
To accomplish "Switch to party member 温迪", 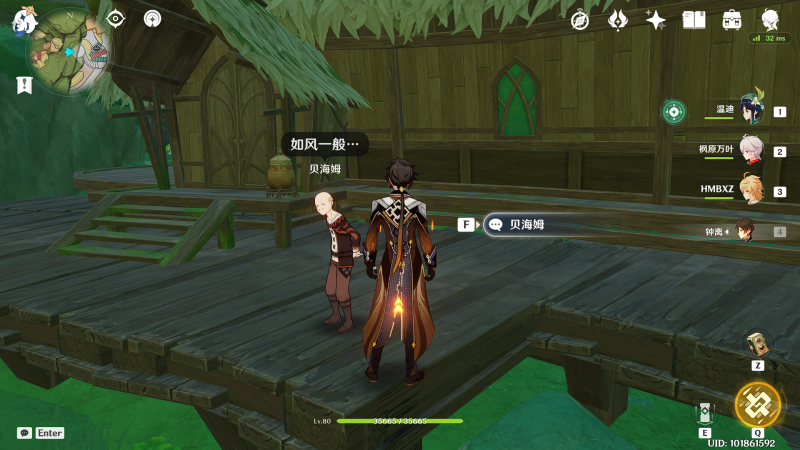I will (x=751, y=111).
